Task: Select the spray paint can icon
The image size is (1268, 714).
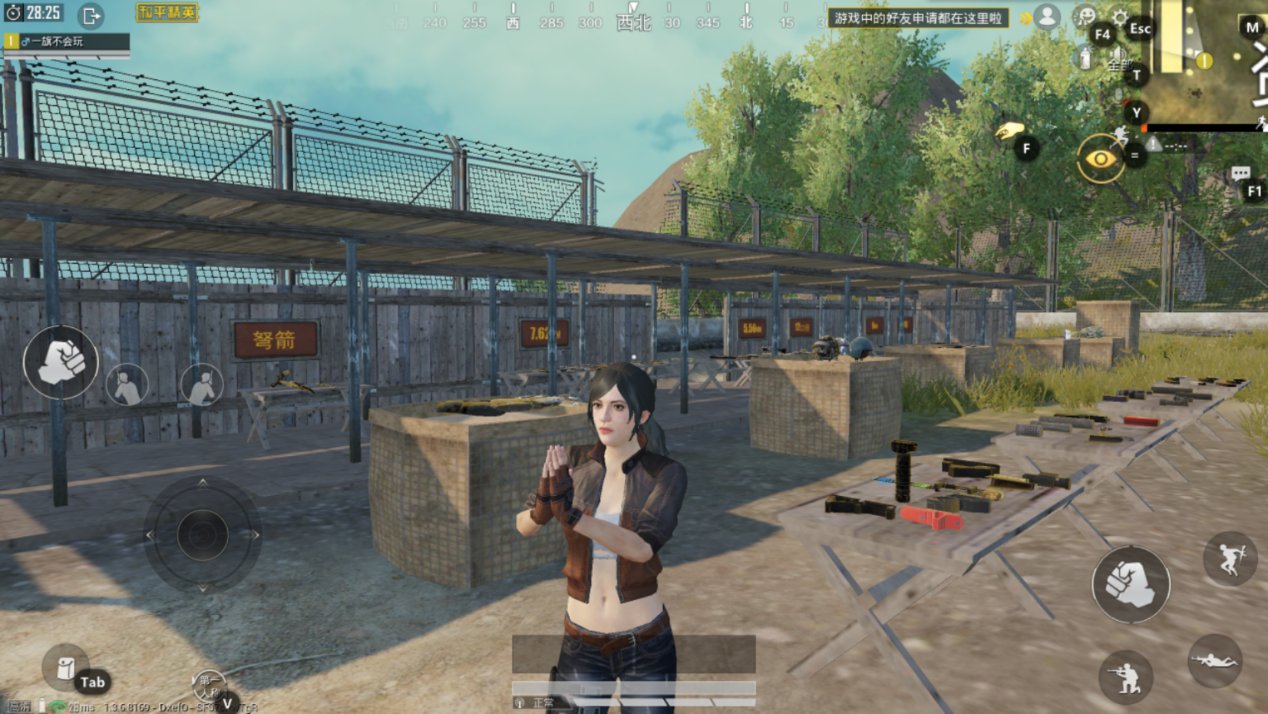Action: pyautogui.click(x=1085, y=57)
